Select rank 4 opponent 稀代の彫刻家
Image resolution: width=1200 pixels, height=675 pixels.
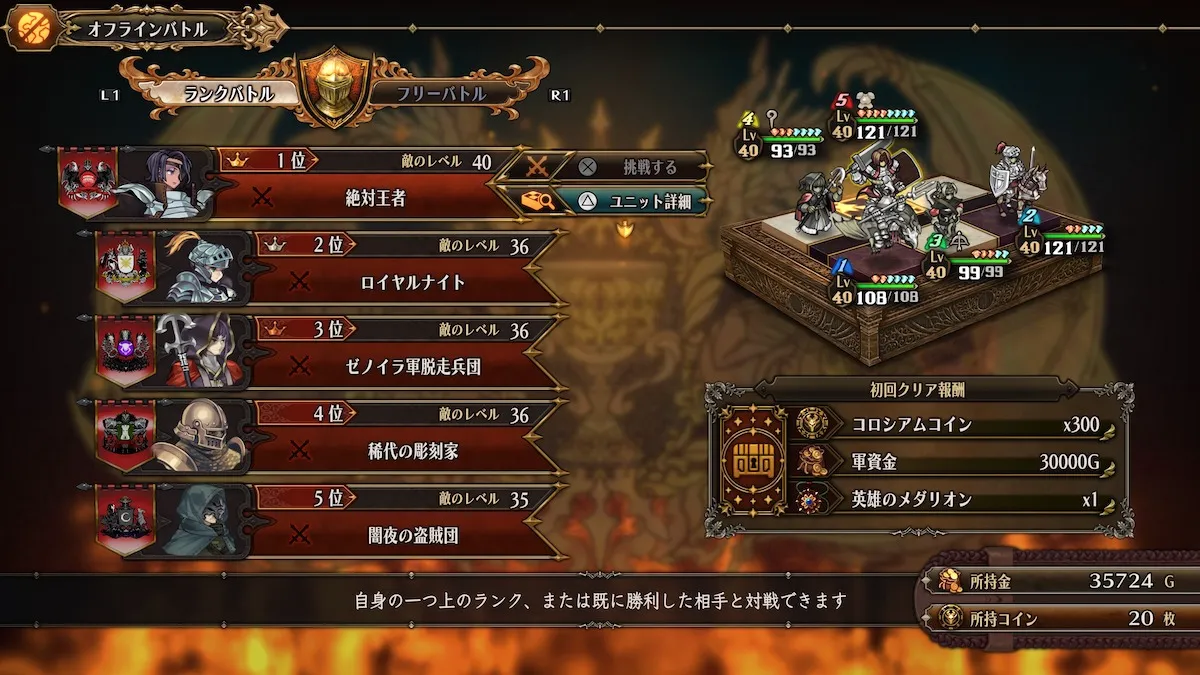(412, 452)
